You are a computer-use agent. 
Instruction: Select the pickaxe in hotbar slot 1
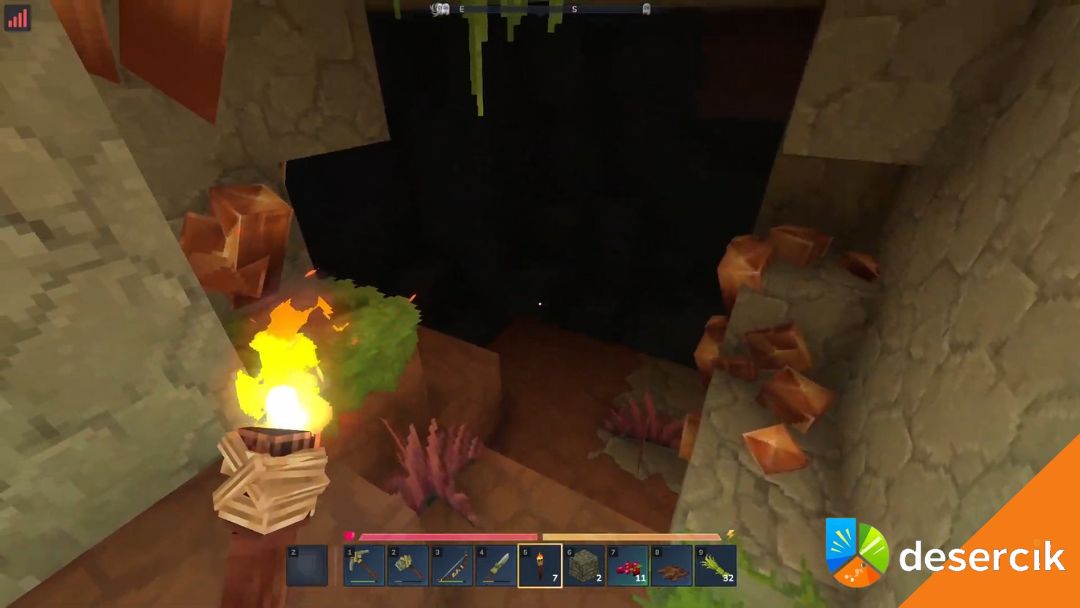tap(364, 565)
